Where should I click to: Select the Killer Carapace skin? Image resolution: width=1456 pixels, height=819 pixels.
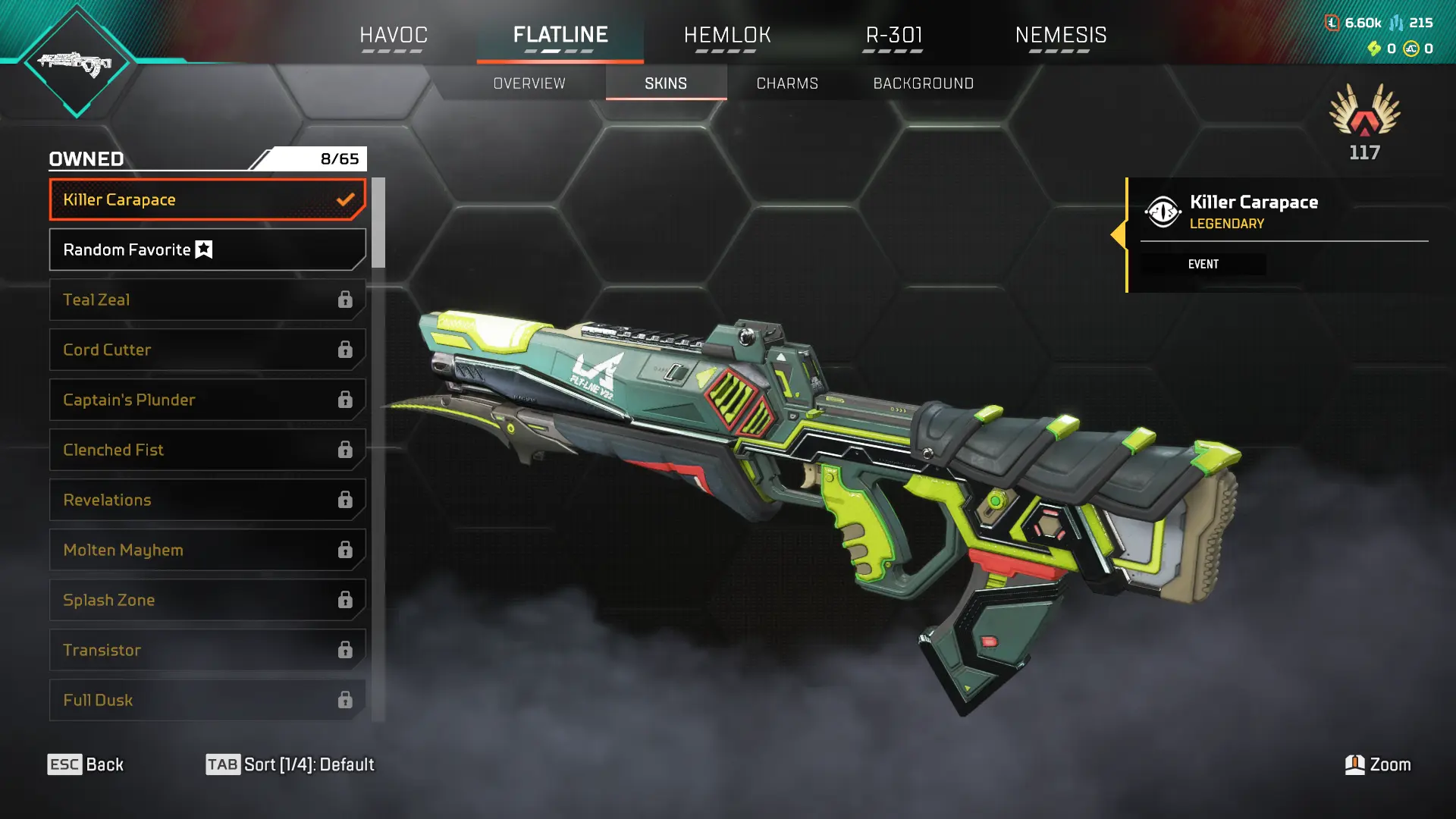point(207,199)
